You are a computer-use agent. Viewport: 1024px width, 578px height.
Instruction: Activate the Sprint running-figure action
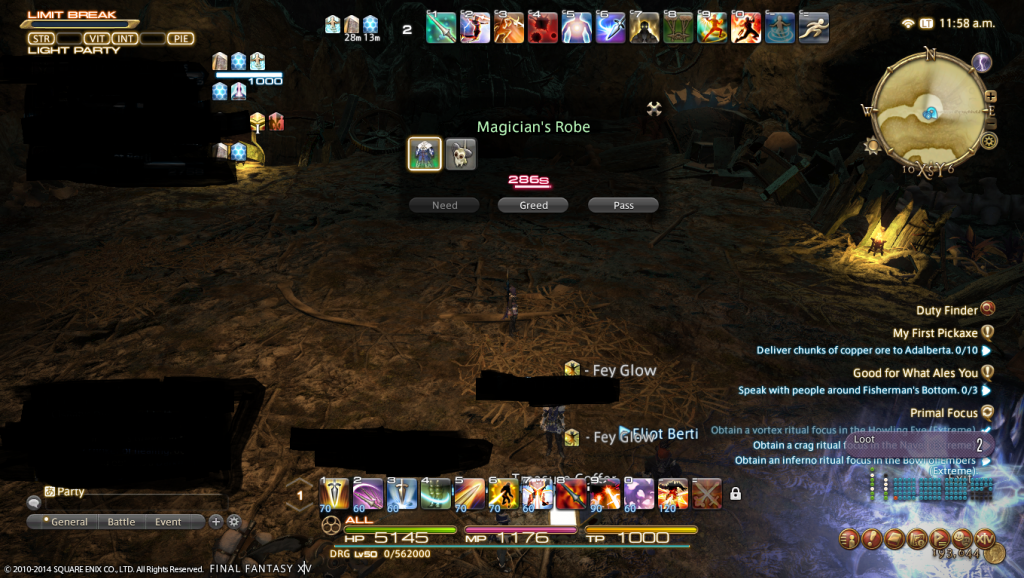(x=811, y=27)
